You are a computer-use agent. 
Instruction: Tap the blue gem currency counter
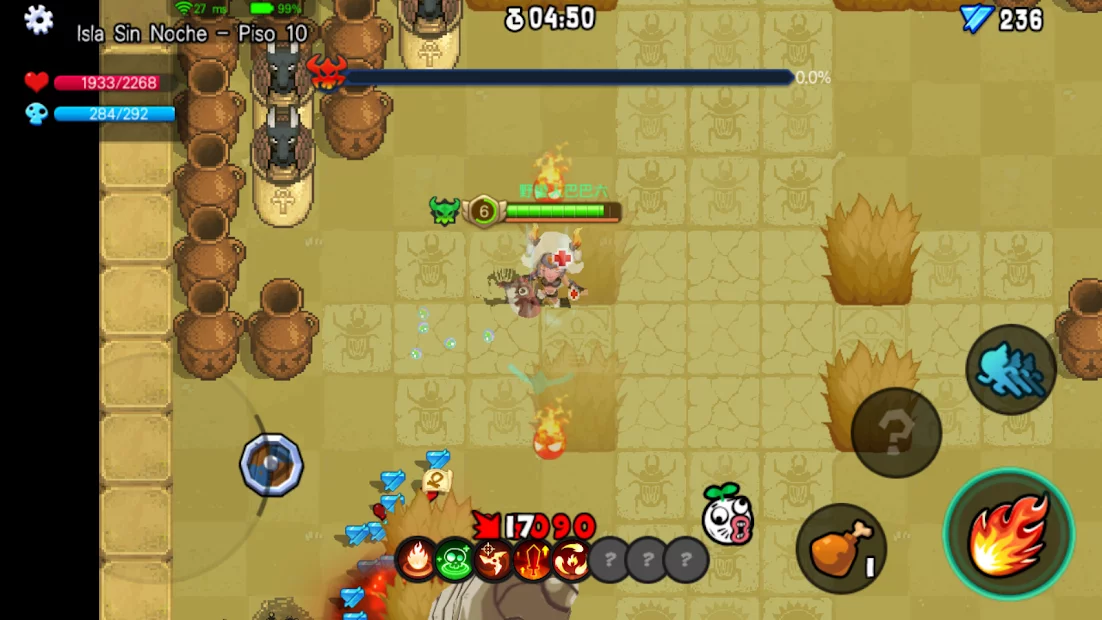[x=1001, y=19]
